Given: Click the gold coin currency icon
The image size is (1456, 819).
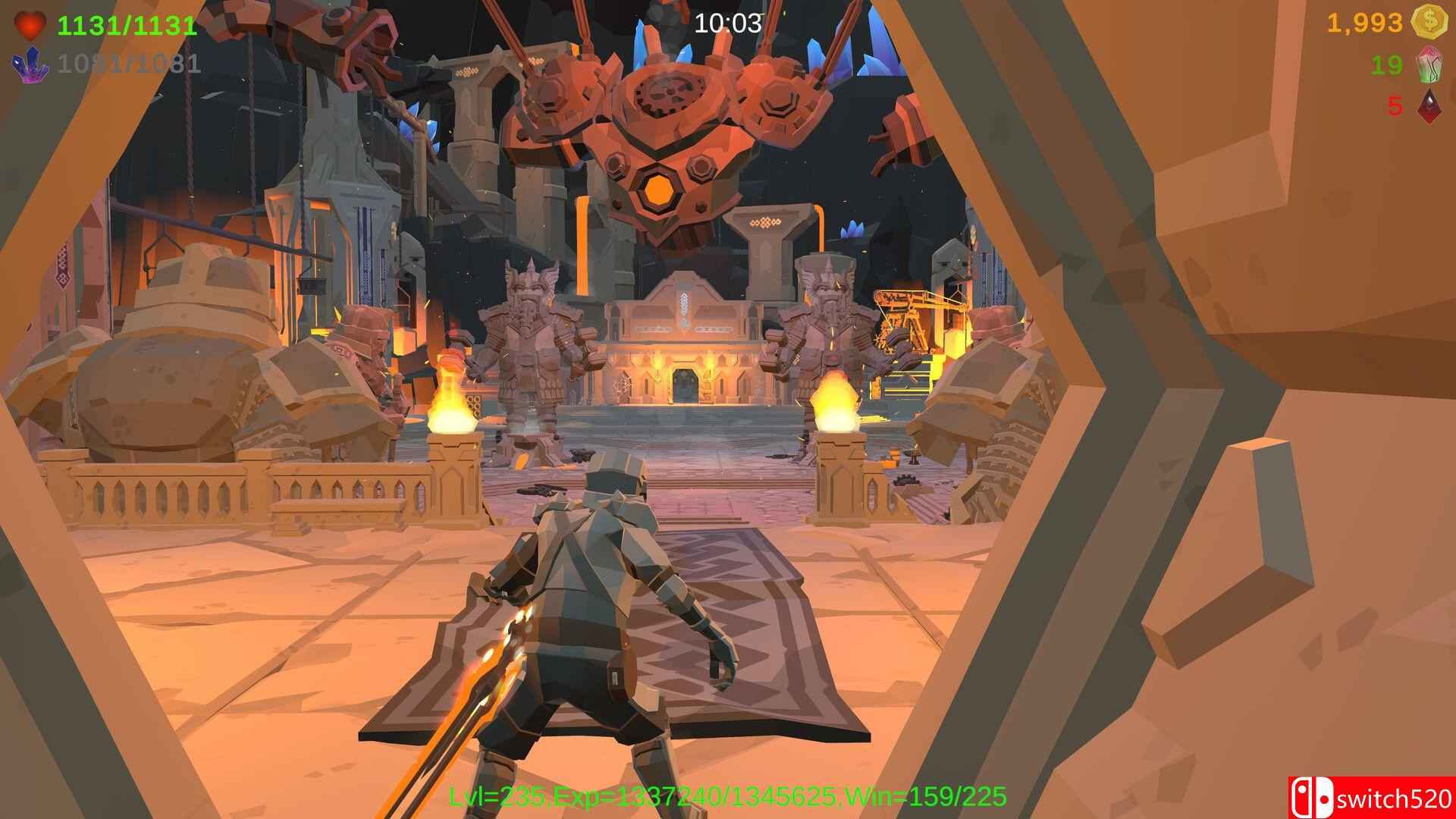Looking at the screenshot, I should point(1429,23).
